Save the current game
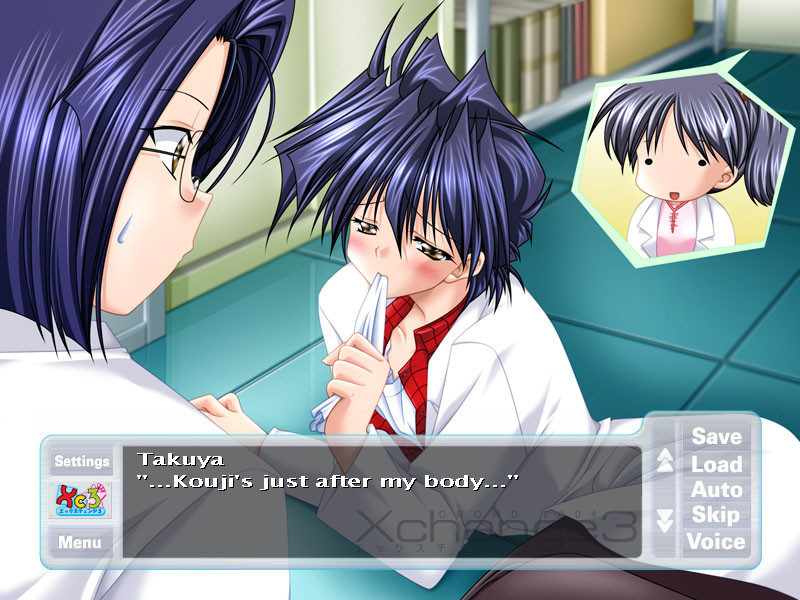 click(x=716, y=437)
